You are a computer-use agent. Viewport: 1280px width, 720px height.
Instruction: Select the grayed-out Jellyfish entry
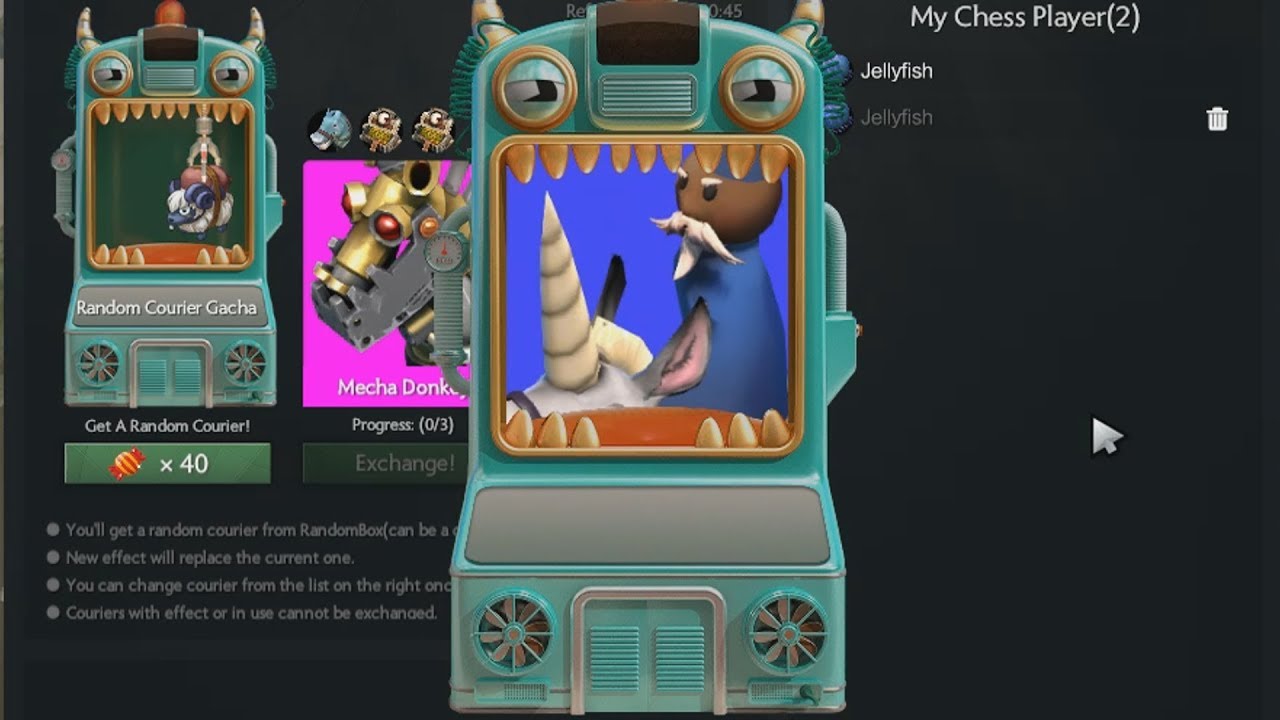click(x=898, y=117)
